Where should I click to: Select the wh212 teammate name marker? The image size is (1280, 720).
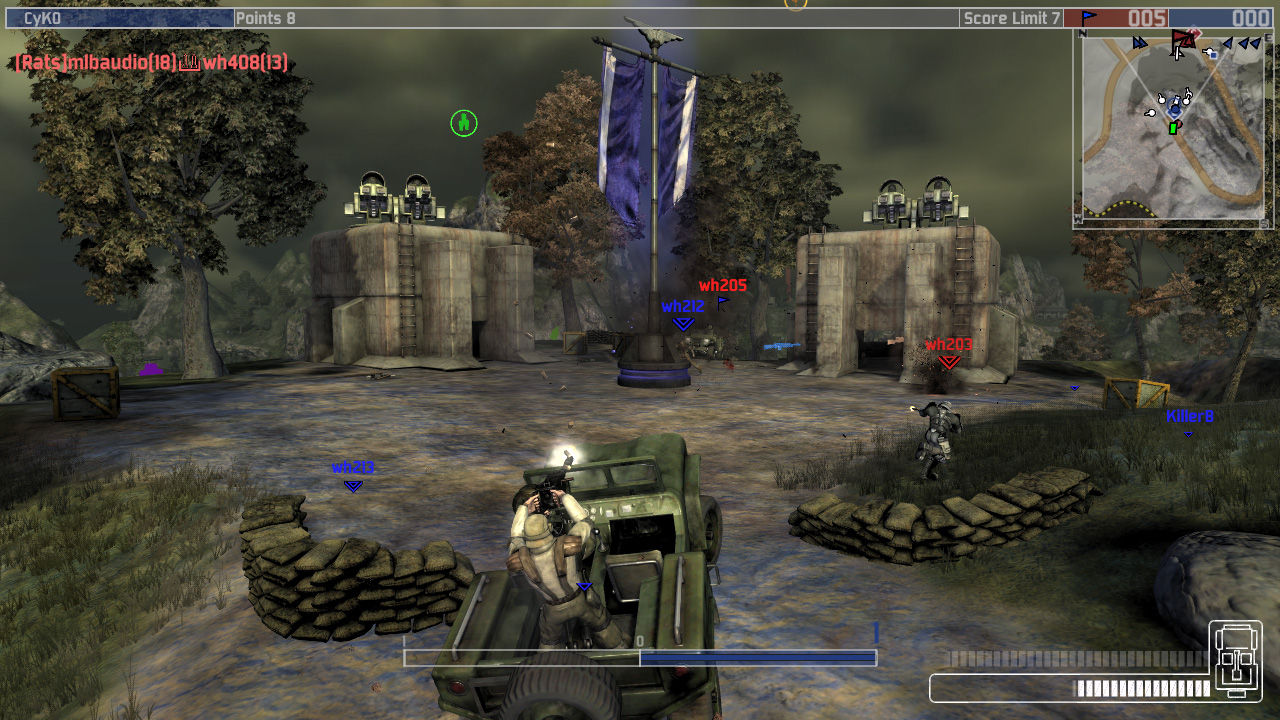[683, 307]
